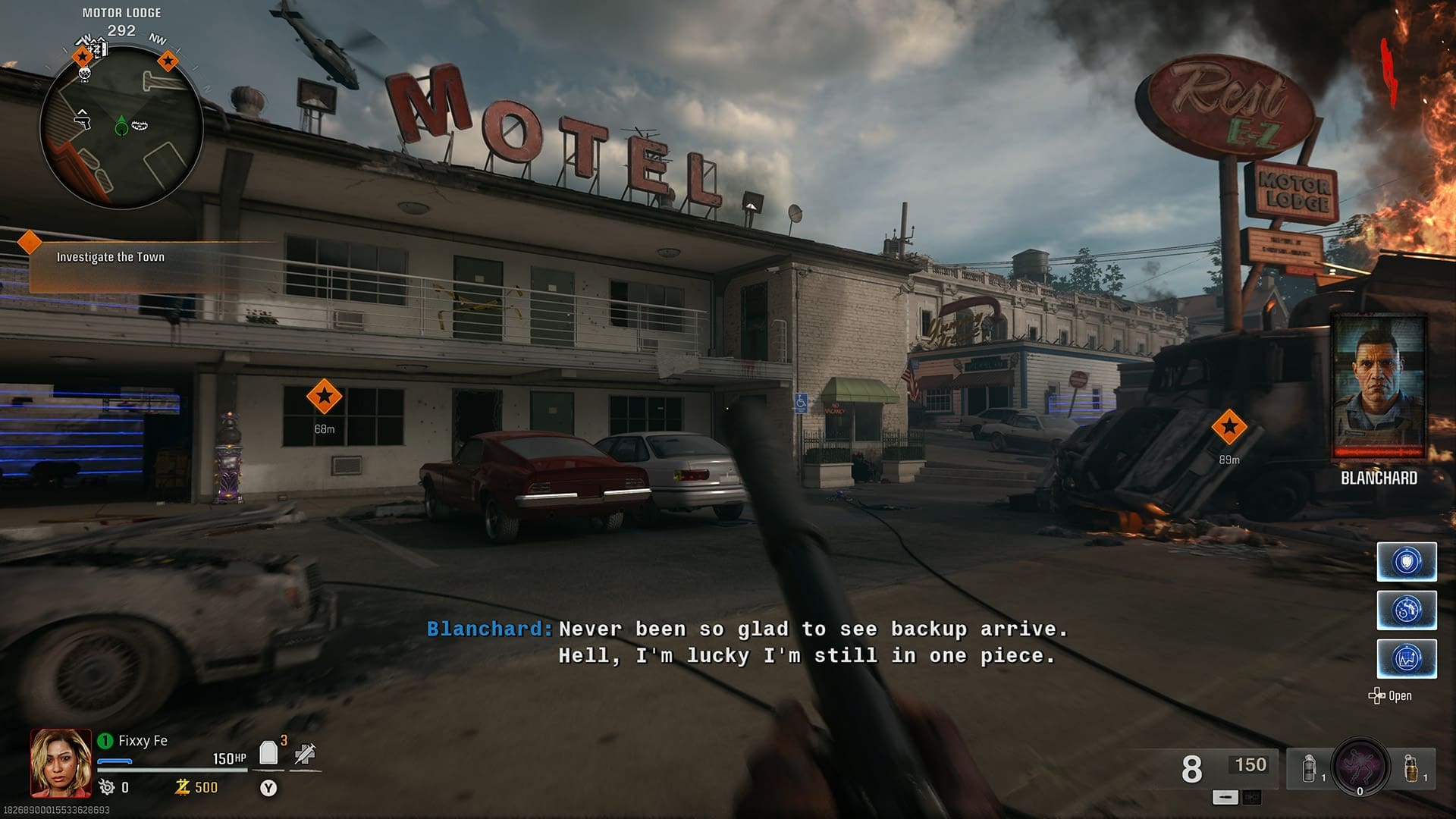Select the compass heading 292
Image resolution: width=1456 pixels, height=819 pixels.
121,30
